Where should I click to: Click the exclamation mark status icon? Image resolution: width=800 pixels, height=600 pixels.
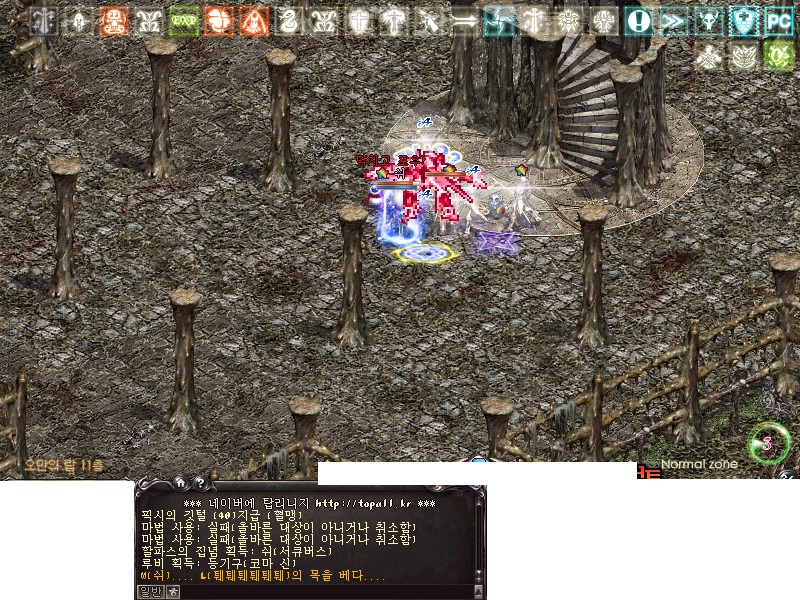coord(638,21)
